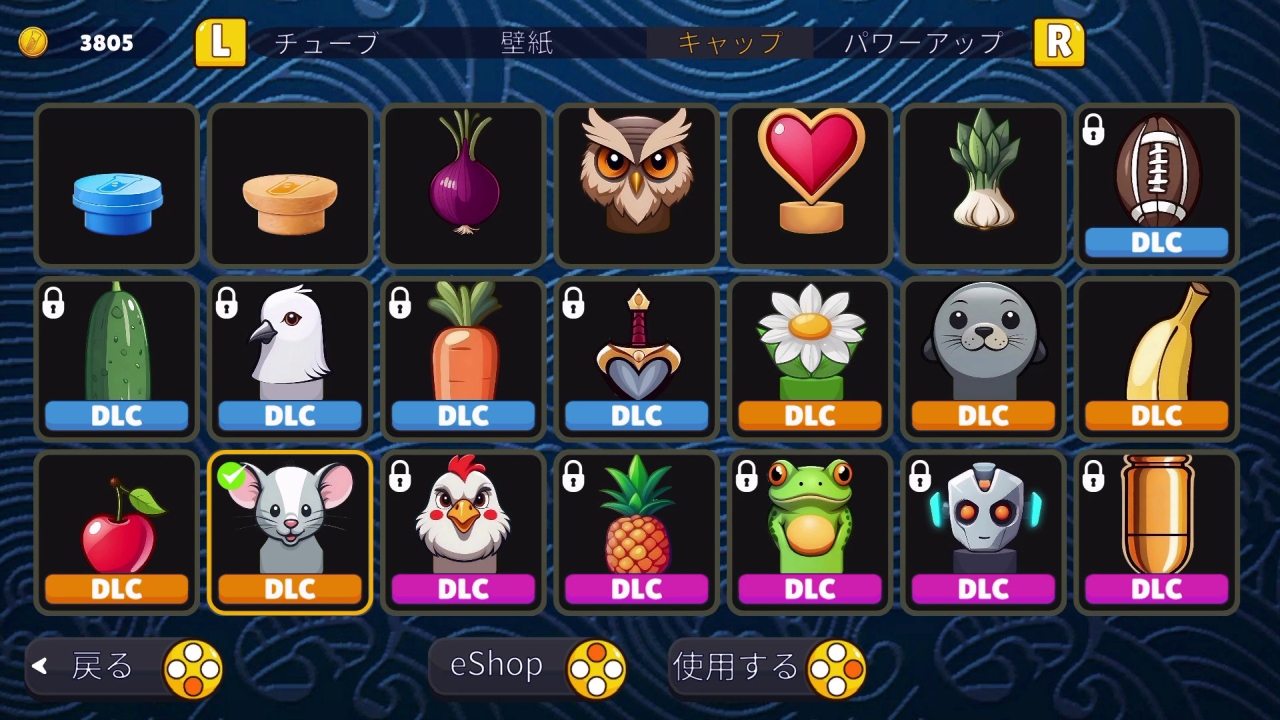Select the heart trophy cap
Screen dimensions: 1280x720
click(809, 186)
